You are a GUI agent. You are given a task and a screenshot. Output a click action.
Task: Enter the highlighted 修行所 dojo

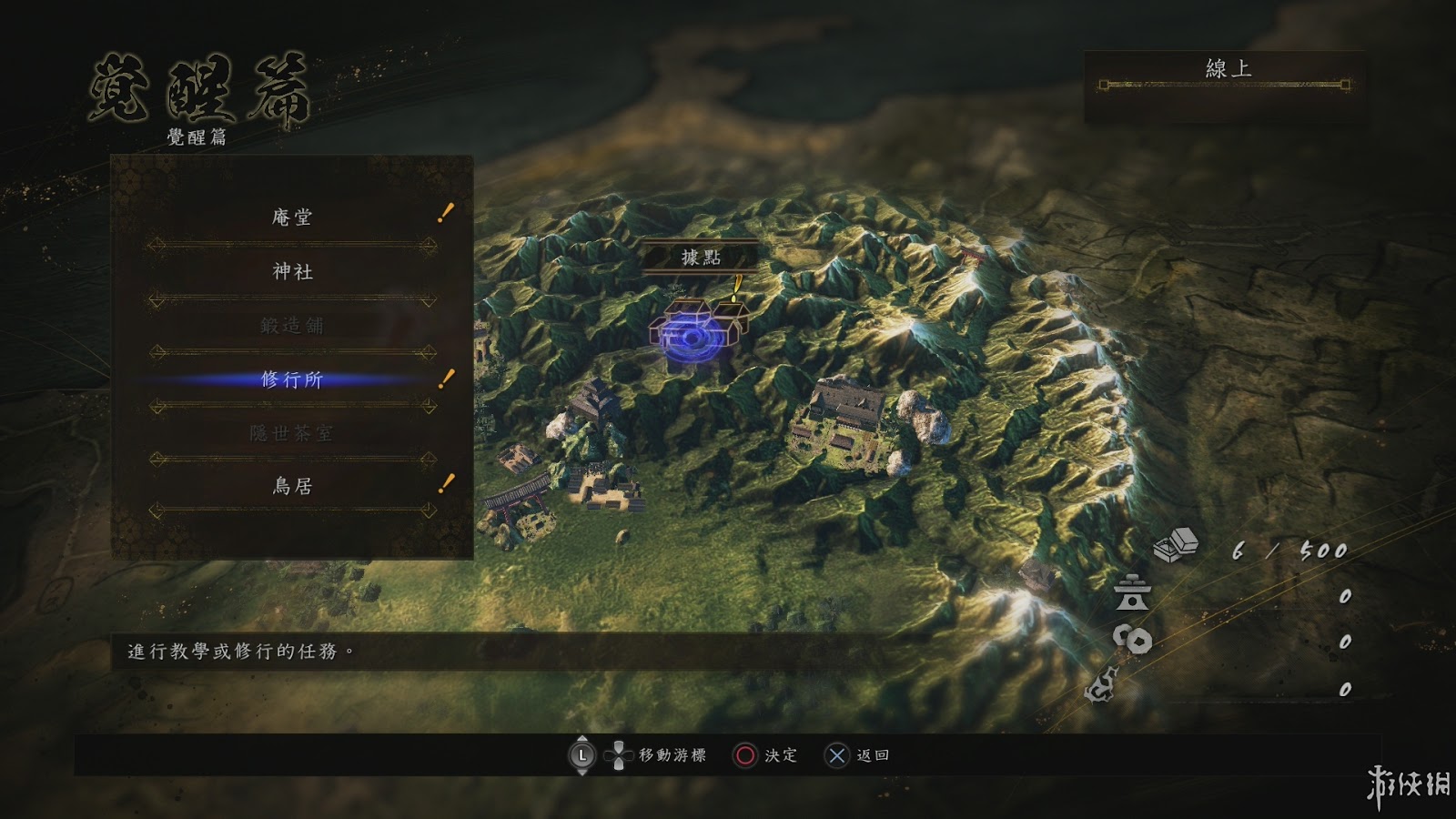click(x=292, y=379)
